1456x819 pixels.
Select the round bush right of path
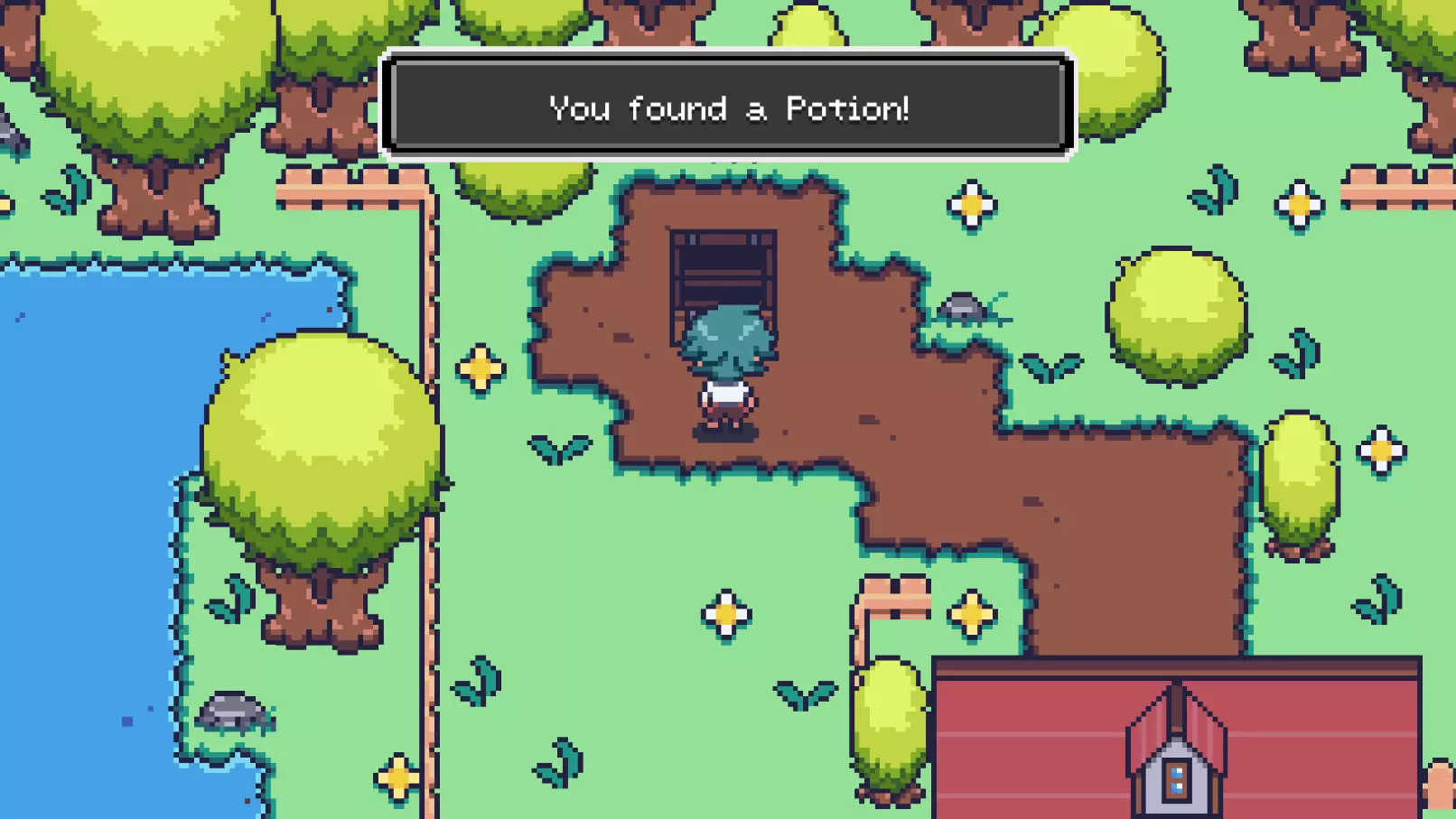(x=1179, y=316)
